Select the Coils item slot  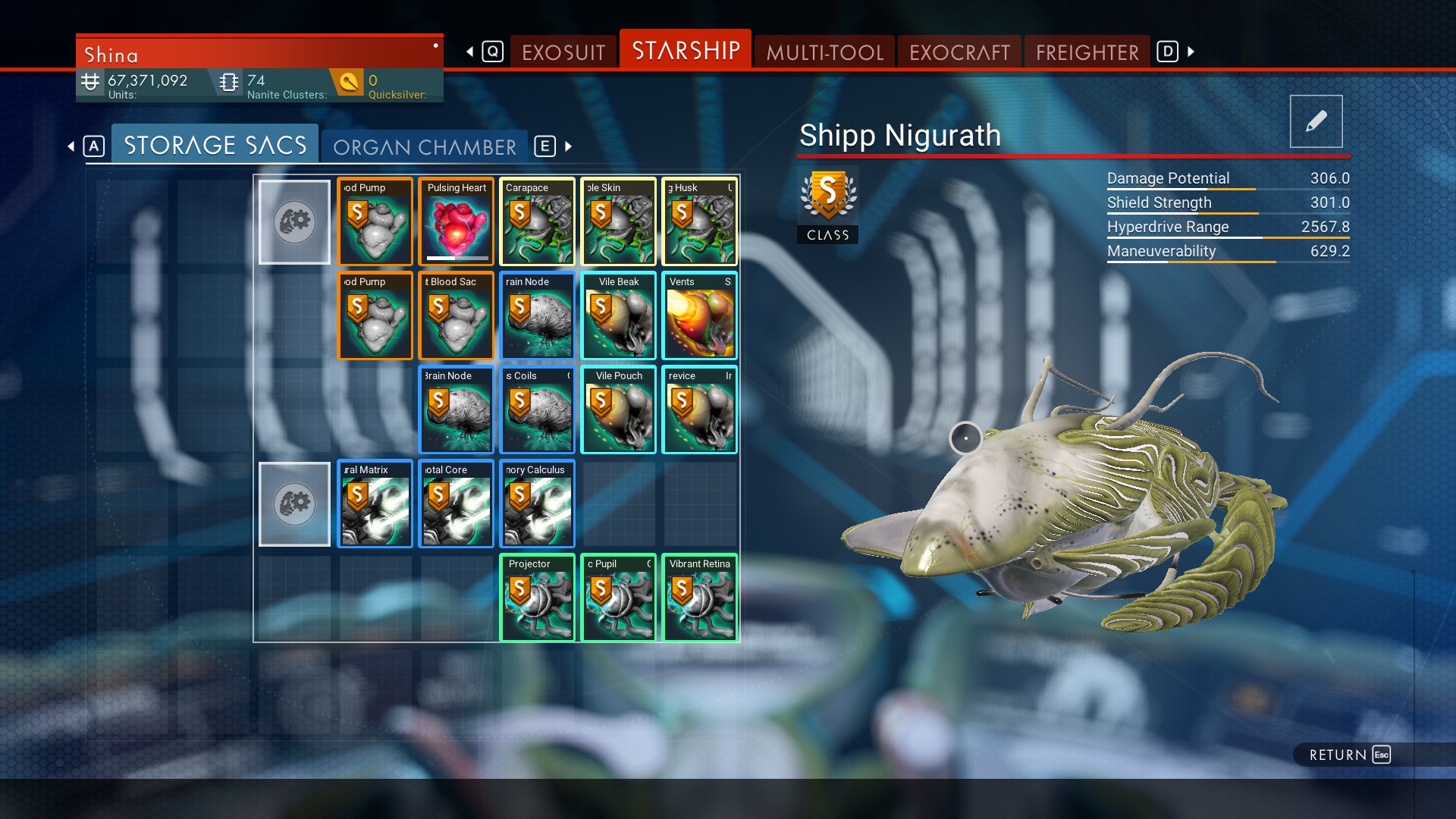tap(538, 409)
